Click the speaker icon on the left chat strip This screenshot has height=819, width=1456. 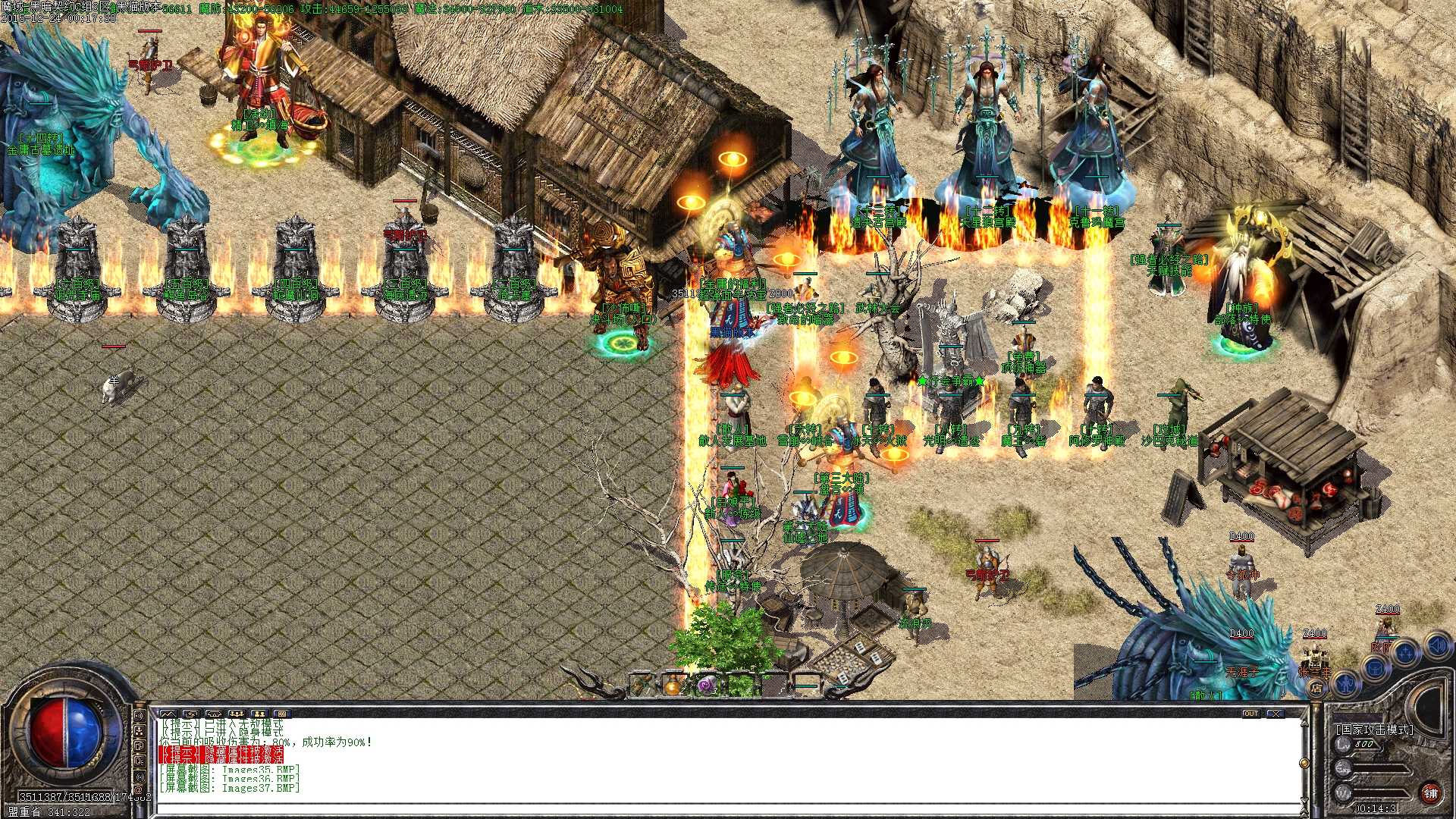(139, 716)
